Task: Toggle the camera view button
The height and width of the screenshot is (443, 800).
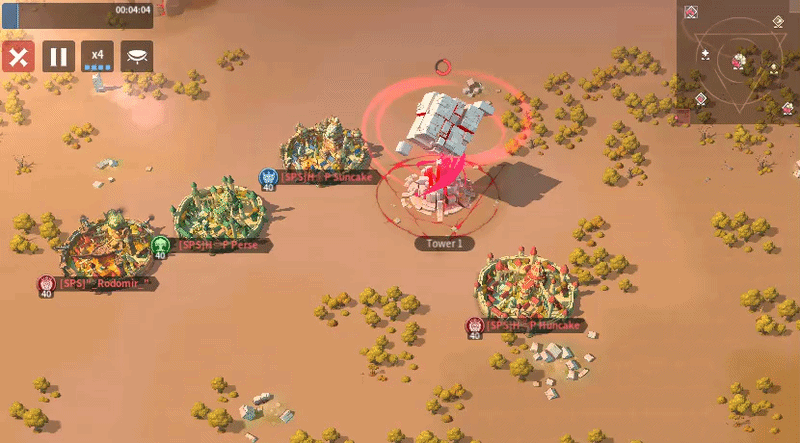Action: [137, 56]
